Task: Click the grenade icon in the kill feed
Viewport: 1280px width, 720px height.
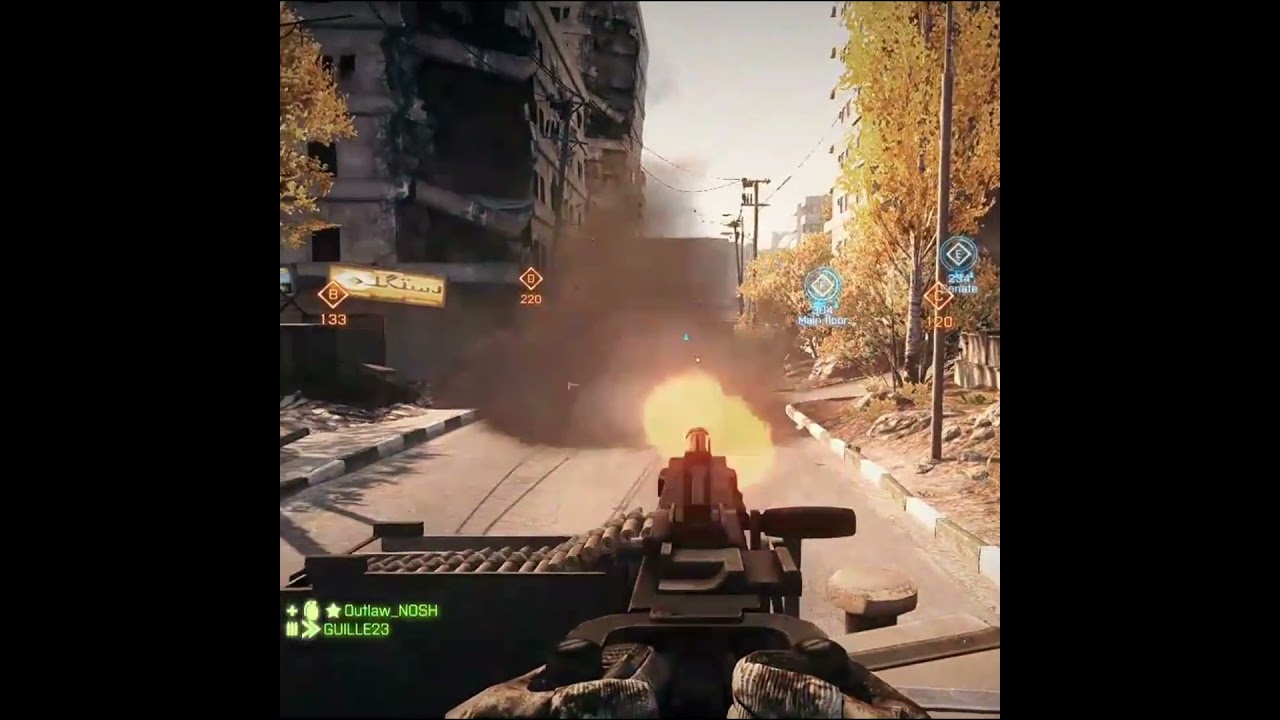Action: pyautogui.click(x=312, y=611)
